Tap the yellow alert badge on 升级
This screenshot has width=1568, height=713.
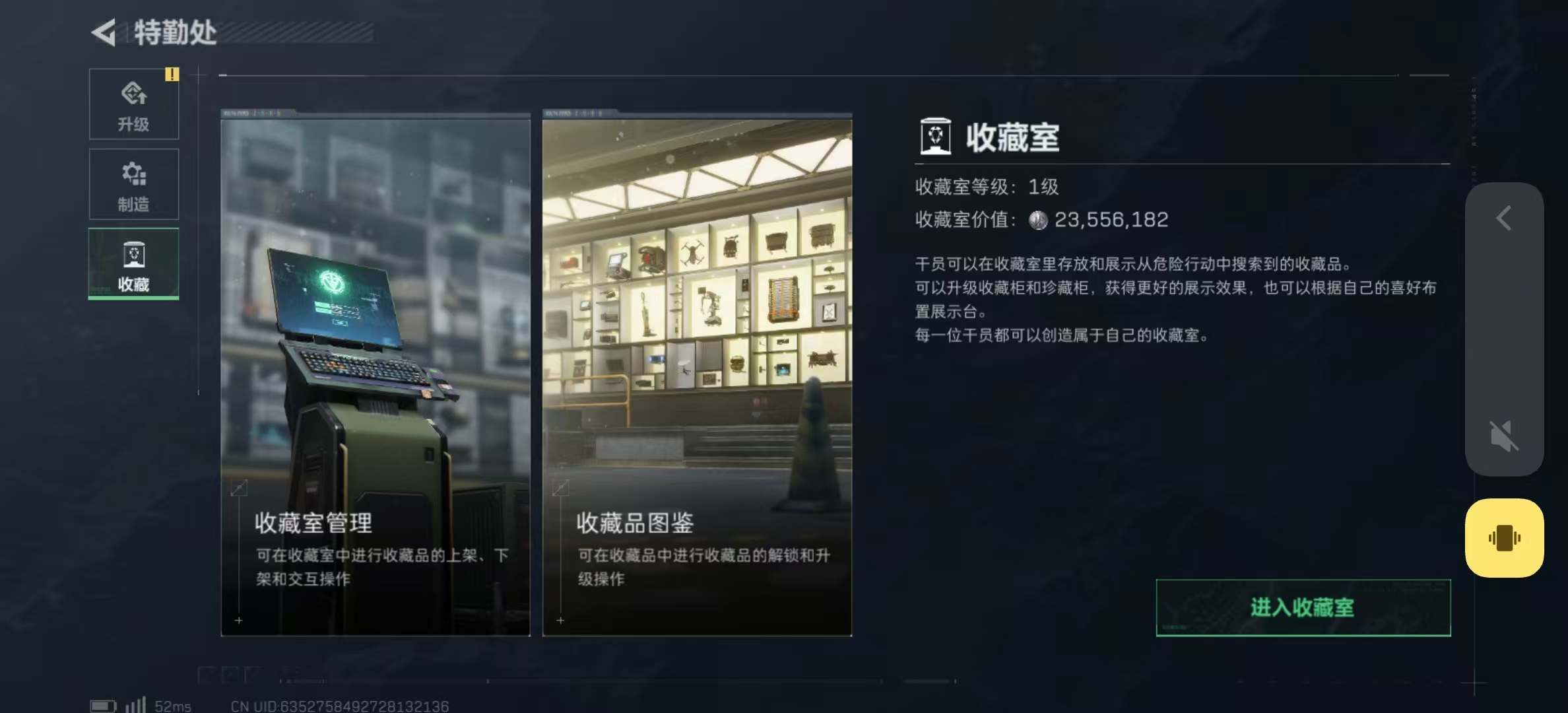(173, 75)
